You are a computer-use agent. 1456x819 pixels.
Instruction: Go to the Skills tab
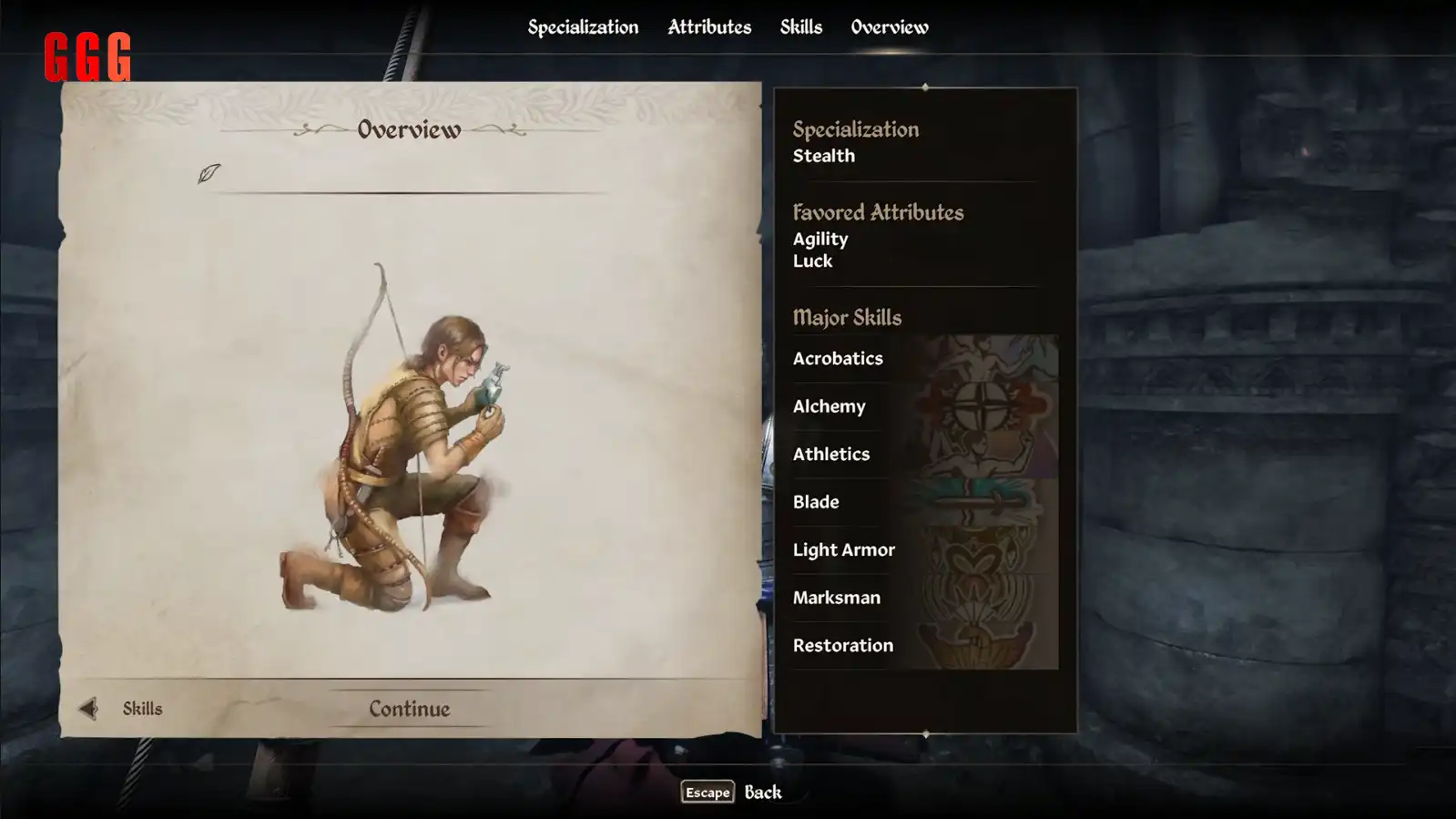(x=800, y=27)
